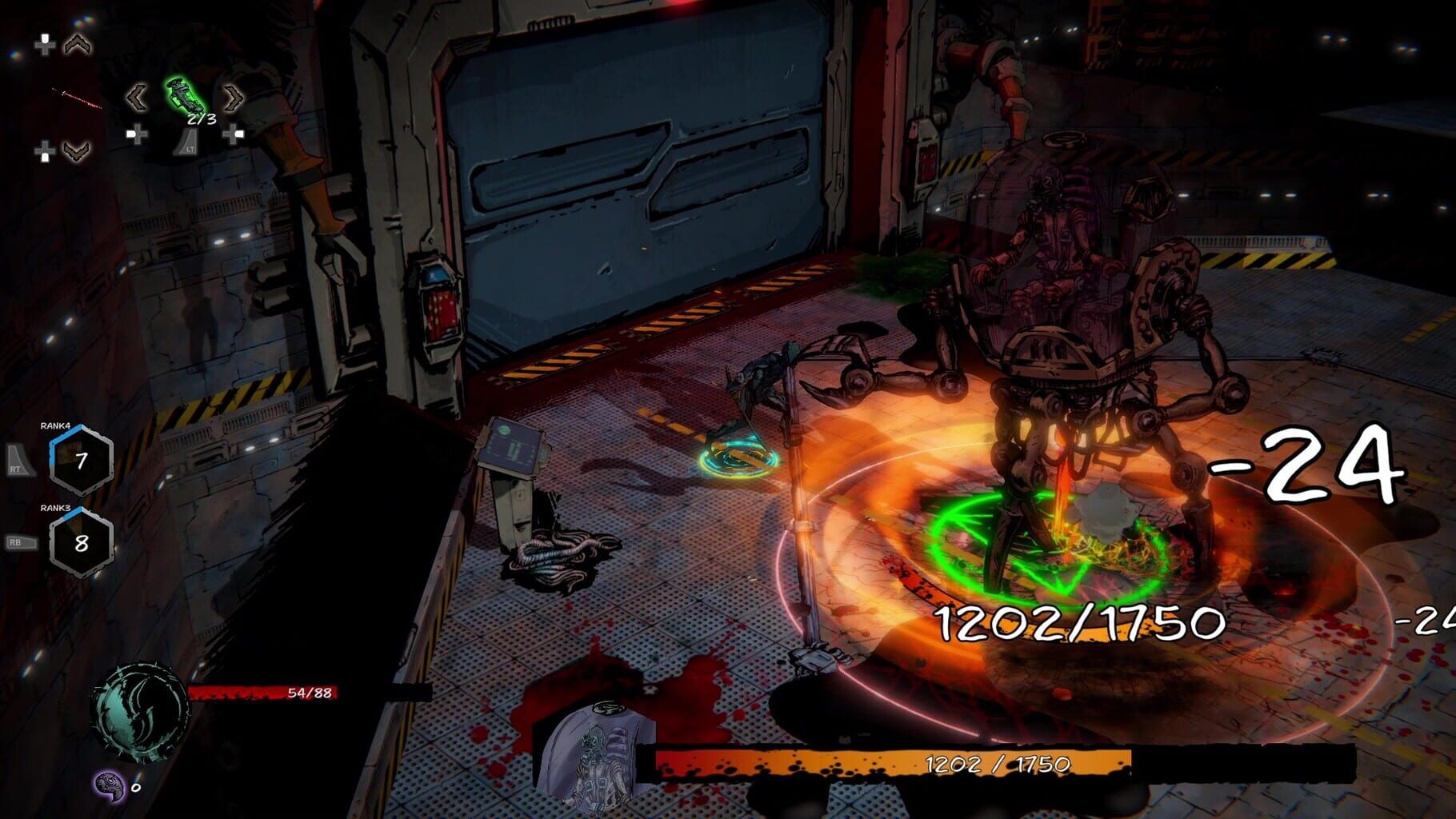Click the red player health bar showing 54/88
The height and width of the screenshot is (819, 1456).
pos(264,691)
